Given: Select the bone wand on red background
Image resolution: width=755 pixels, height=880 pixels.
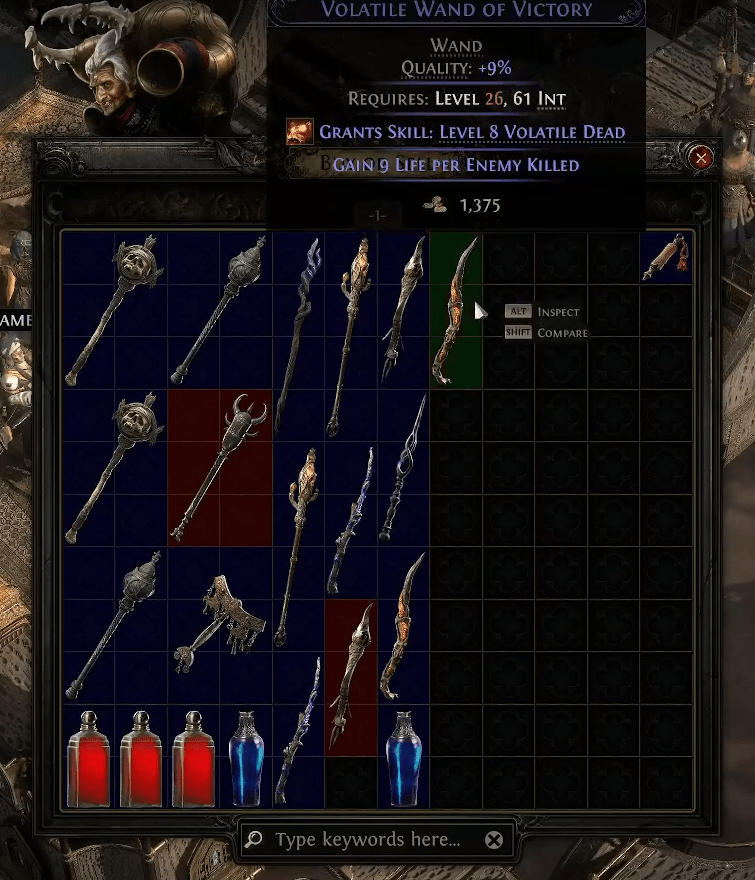Looking at the screenshot, I should tap(351, 677).
